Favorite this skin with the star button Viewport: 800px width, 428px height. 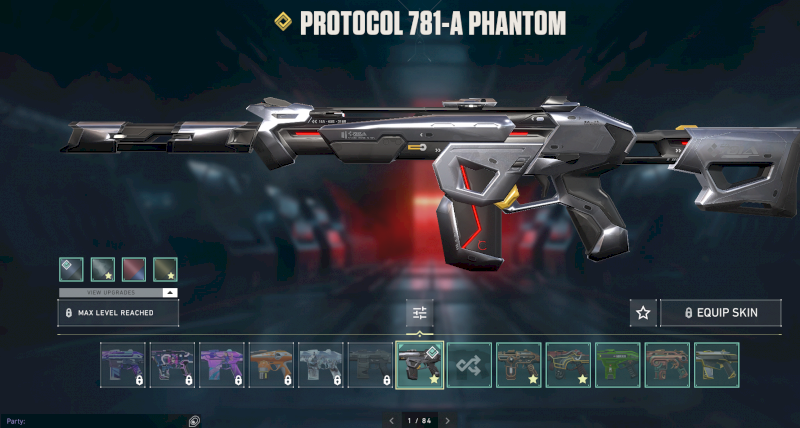[x=643, y=313]
